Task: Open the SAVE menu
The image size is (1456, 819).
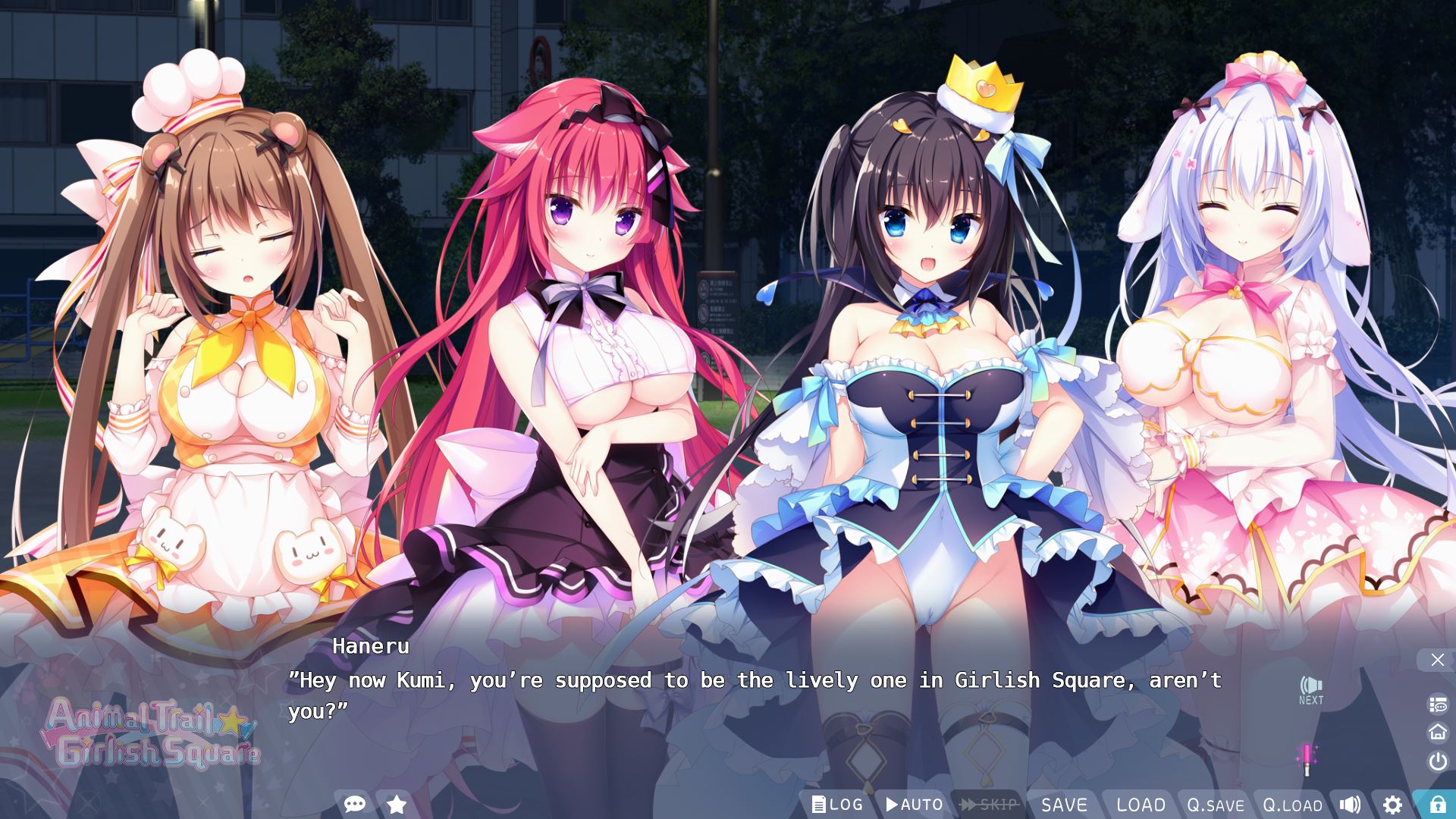Action: click(x=1064, y=805)
